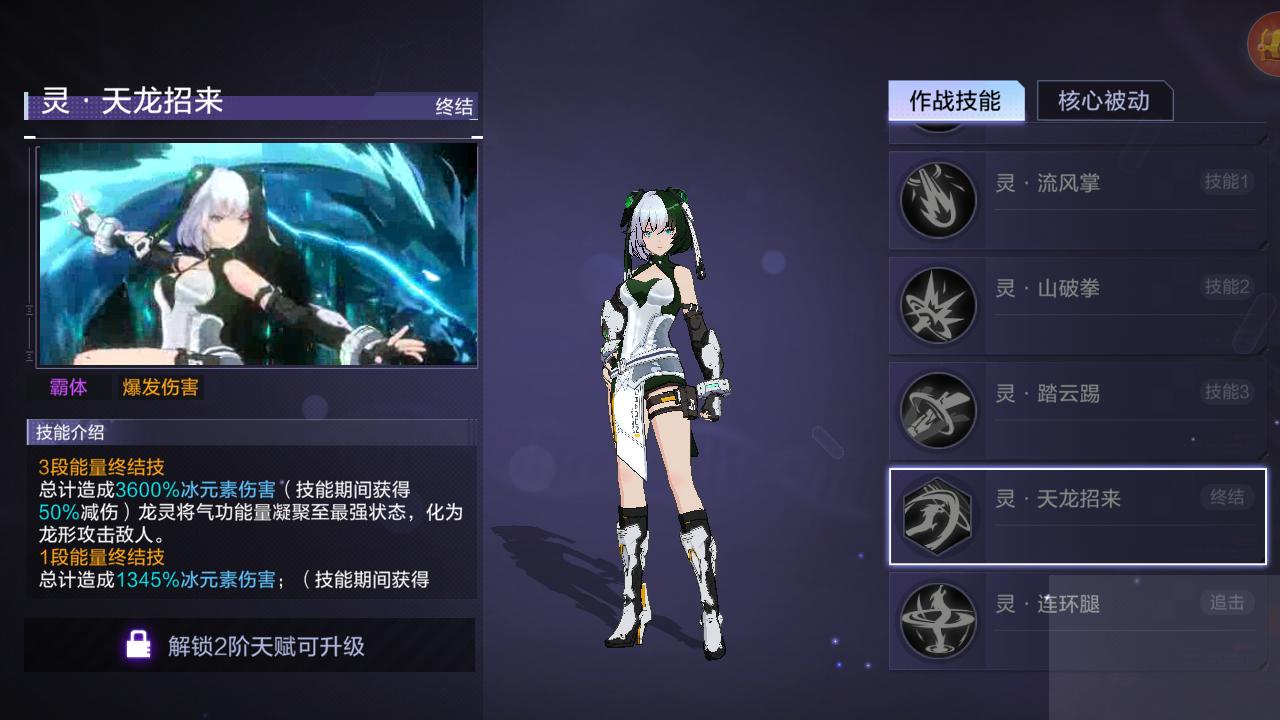This screenshot has height=720, width=1280.
Task: Select the 灵·连环腿 pursuit skill icon
Action: tap(937, 619)
